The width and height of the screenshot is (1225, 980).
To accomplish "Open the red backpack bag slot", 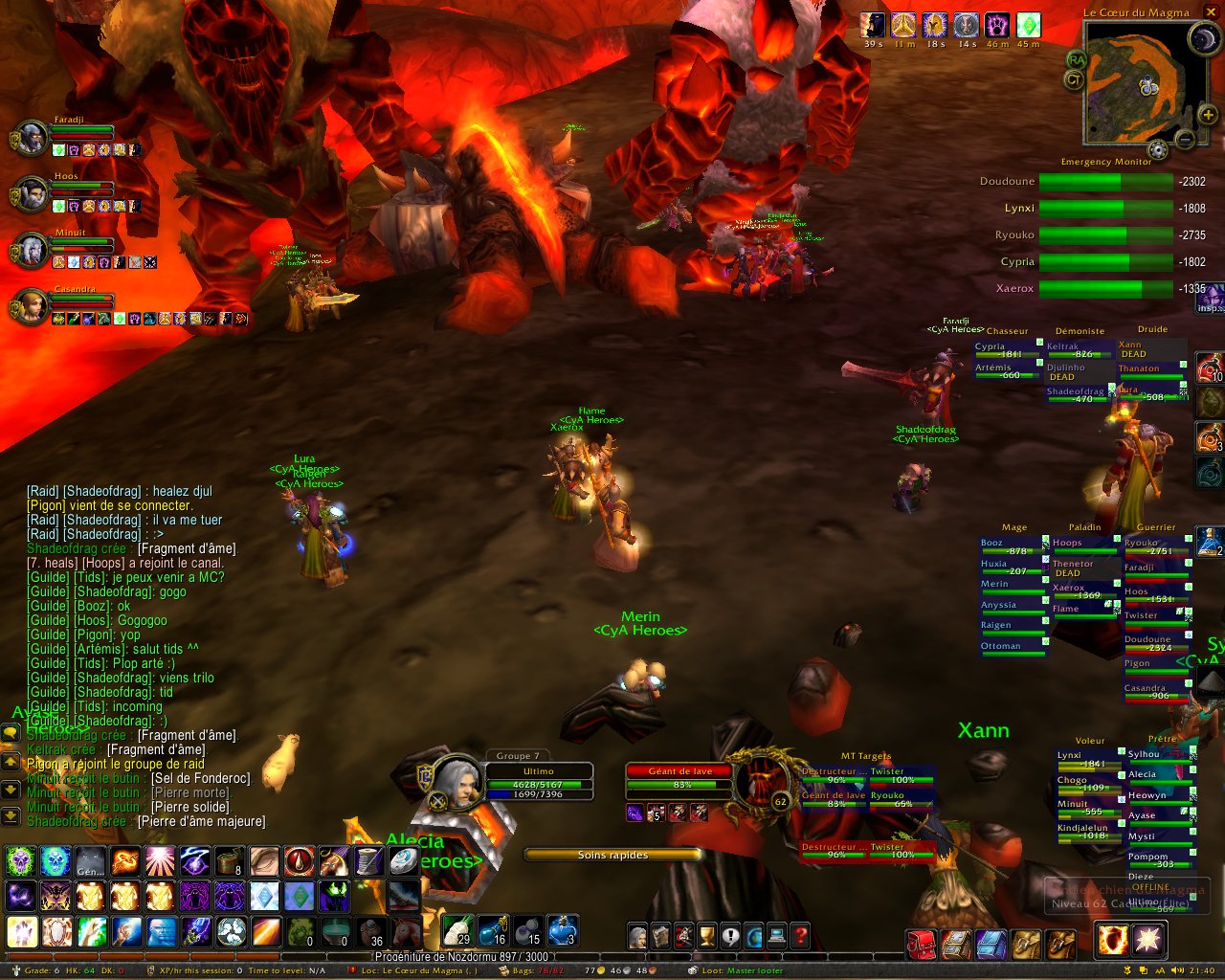I will click(x=922, y=944).
